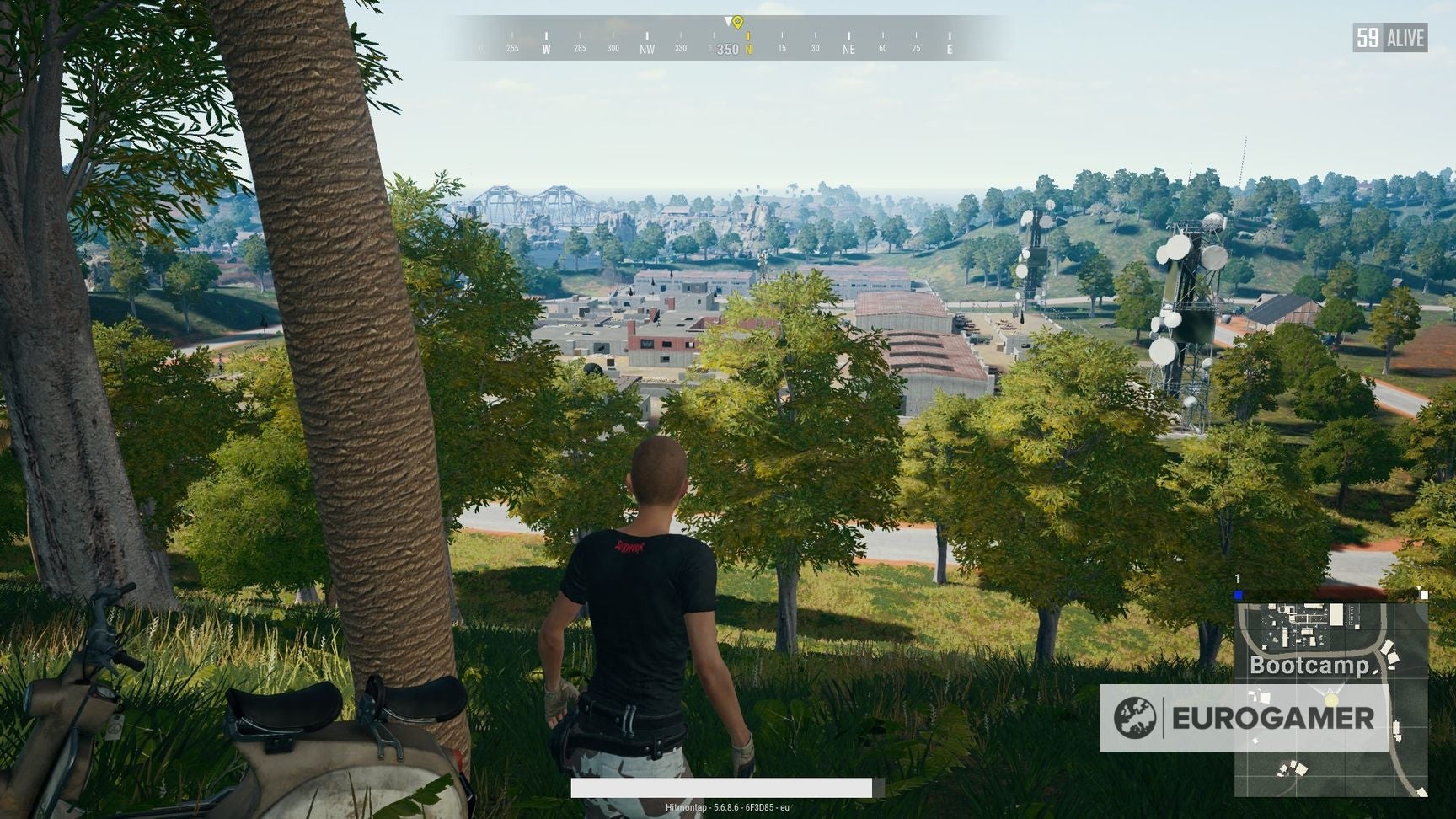Screen dimensions: 1456x819
Task: Click the blue squad marker above the minimap
Action: click(1238, 595)
